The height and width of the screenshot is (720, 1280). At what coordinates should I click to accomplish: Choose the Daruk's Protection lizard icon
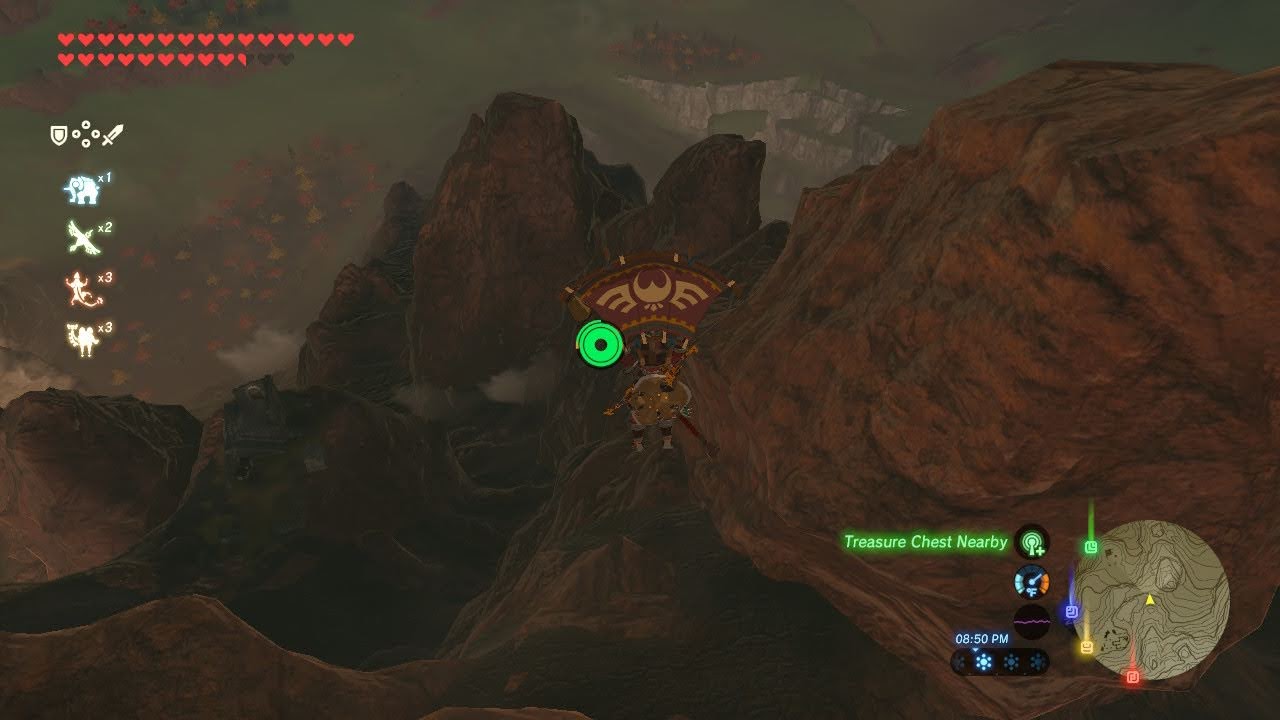(82, 290)
